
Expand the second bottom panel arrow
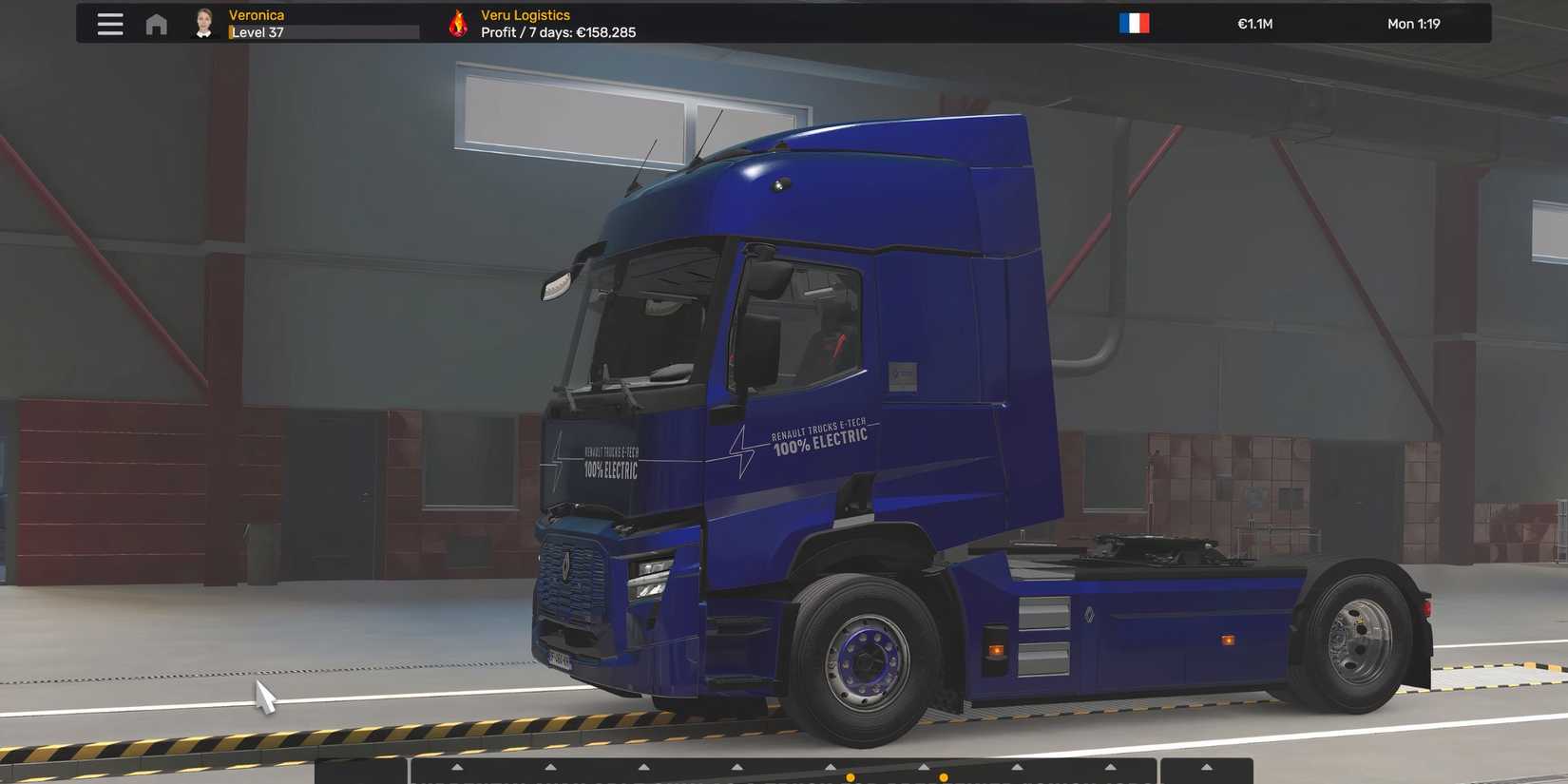(x=549, y=766)
